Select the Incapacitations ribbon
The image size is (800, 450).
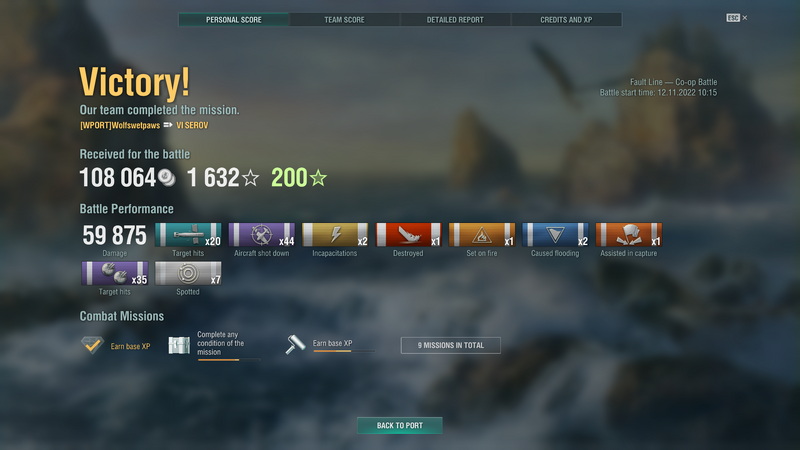335,235
